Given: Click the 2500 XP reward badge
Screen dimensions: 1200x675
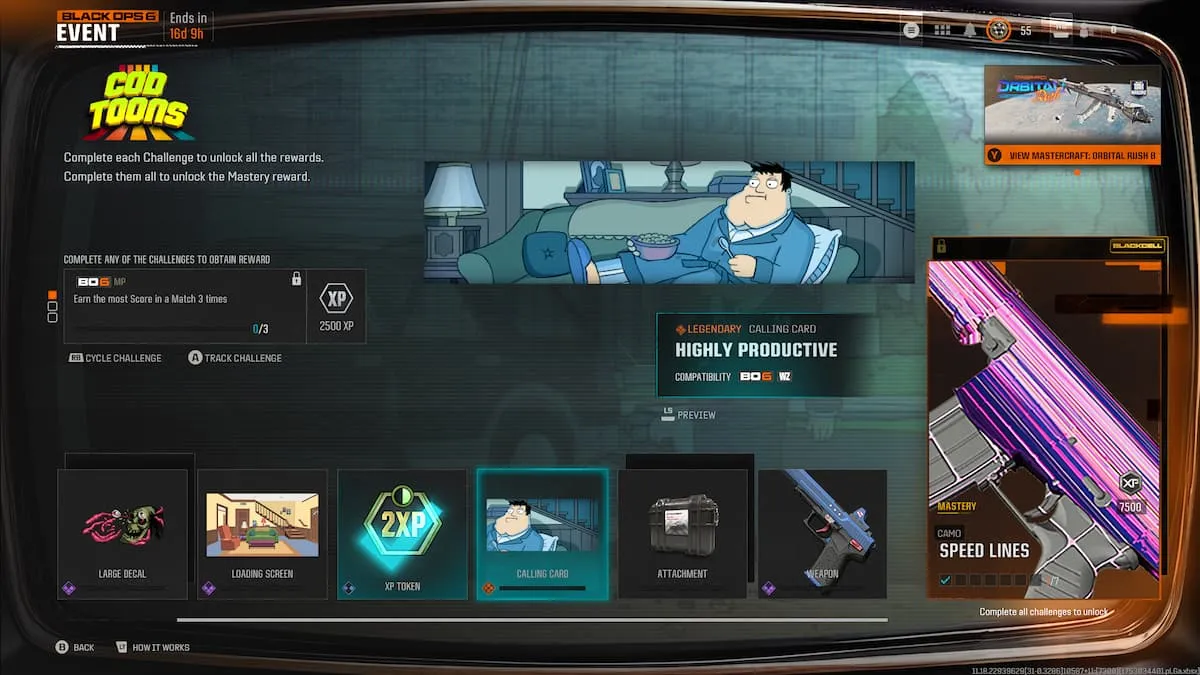Looking at the screenshot, I should (x=335, y=306).
